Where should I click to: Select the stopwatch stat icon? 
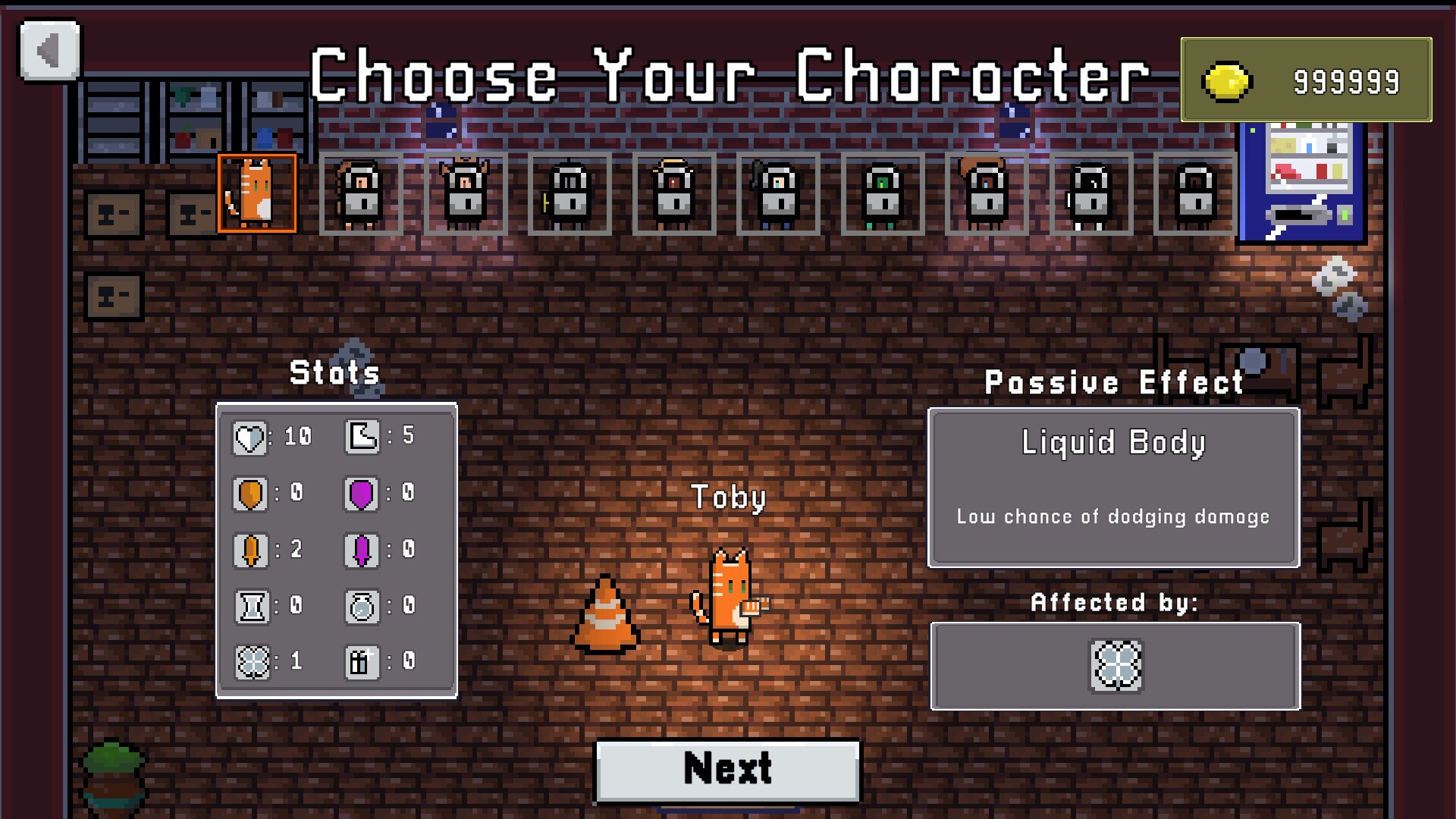tap(362, 607)
